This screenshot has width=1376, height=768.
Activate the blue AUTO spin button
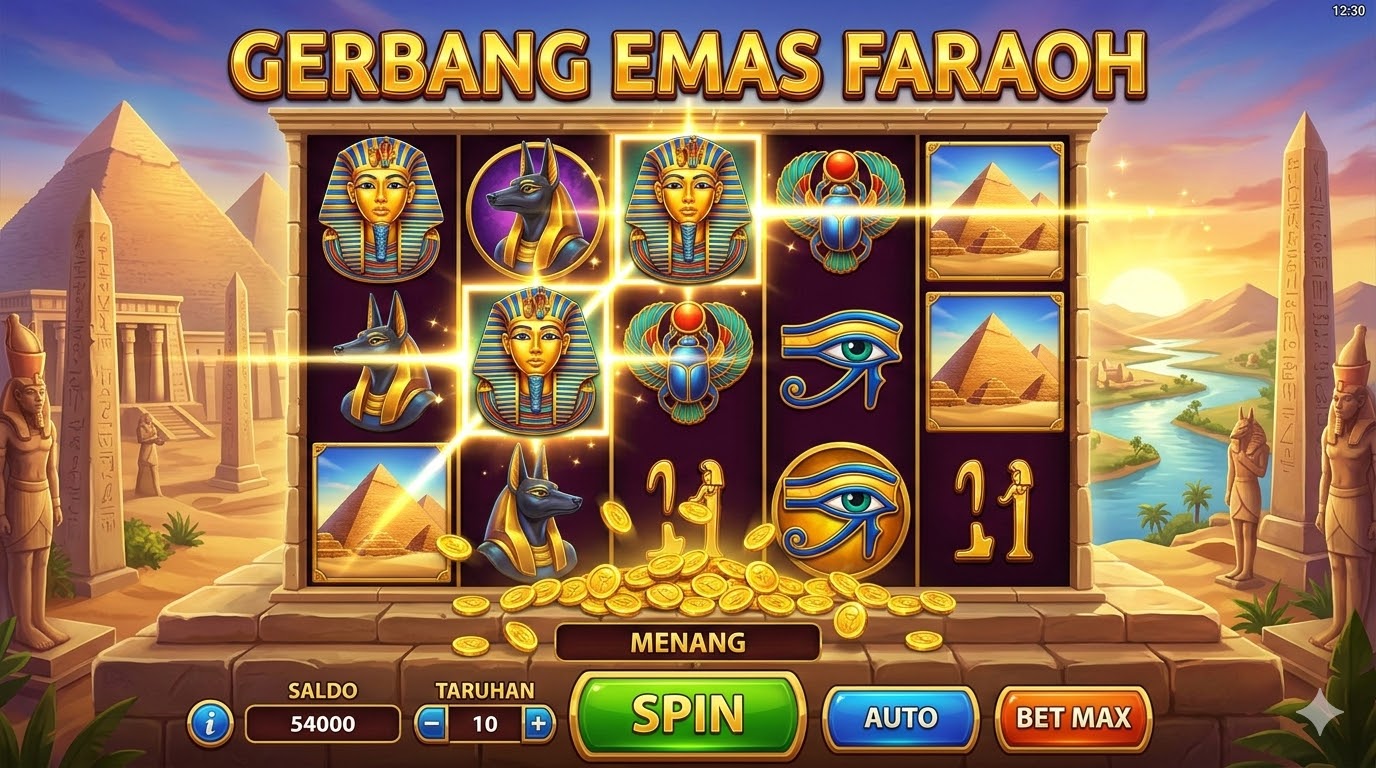(x=899, y=718)
